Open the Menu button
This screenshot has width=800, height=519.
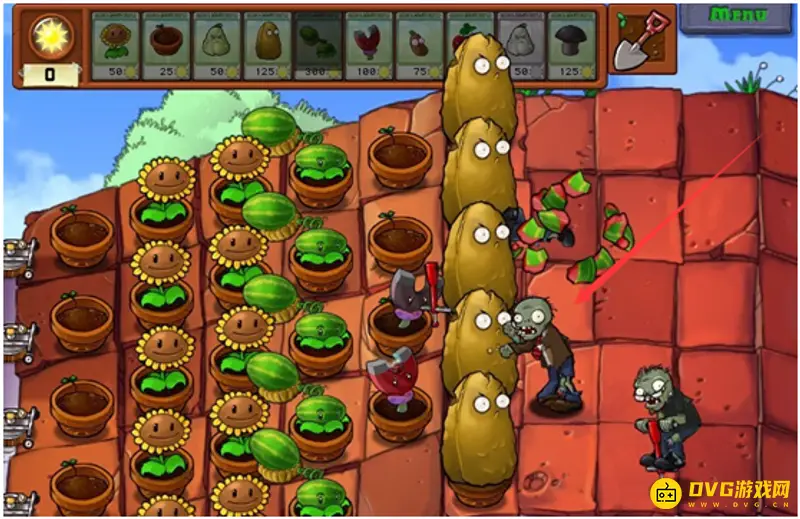(738, 15)
